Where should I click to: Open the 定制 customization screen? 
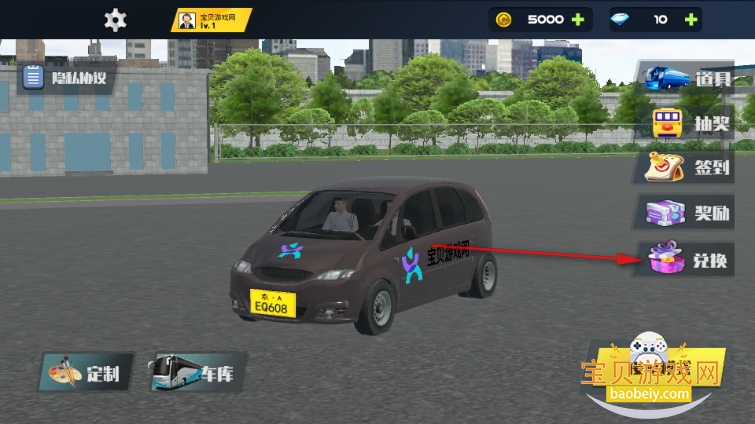pyautogui.click(x=84, y=375)
